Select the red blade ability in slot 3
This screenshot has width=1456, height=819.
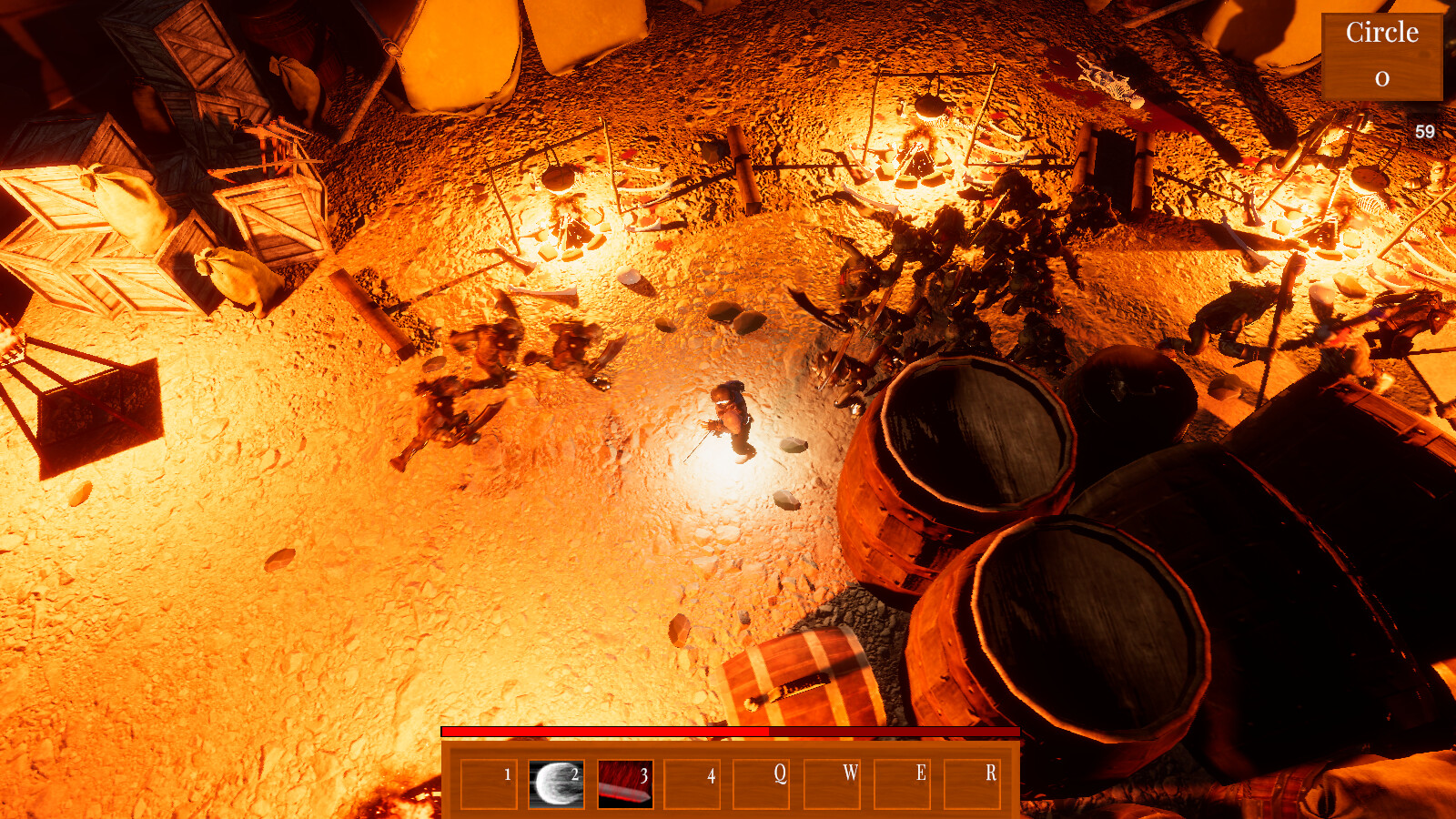pos(623,785)
